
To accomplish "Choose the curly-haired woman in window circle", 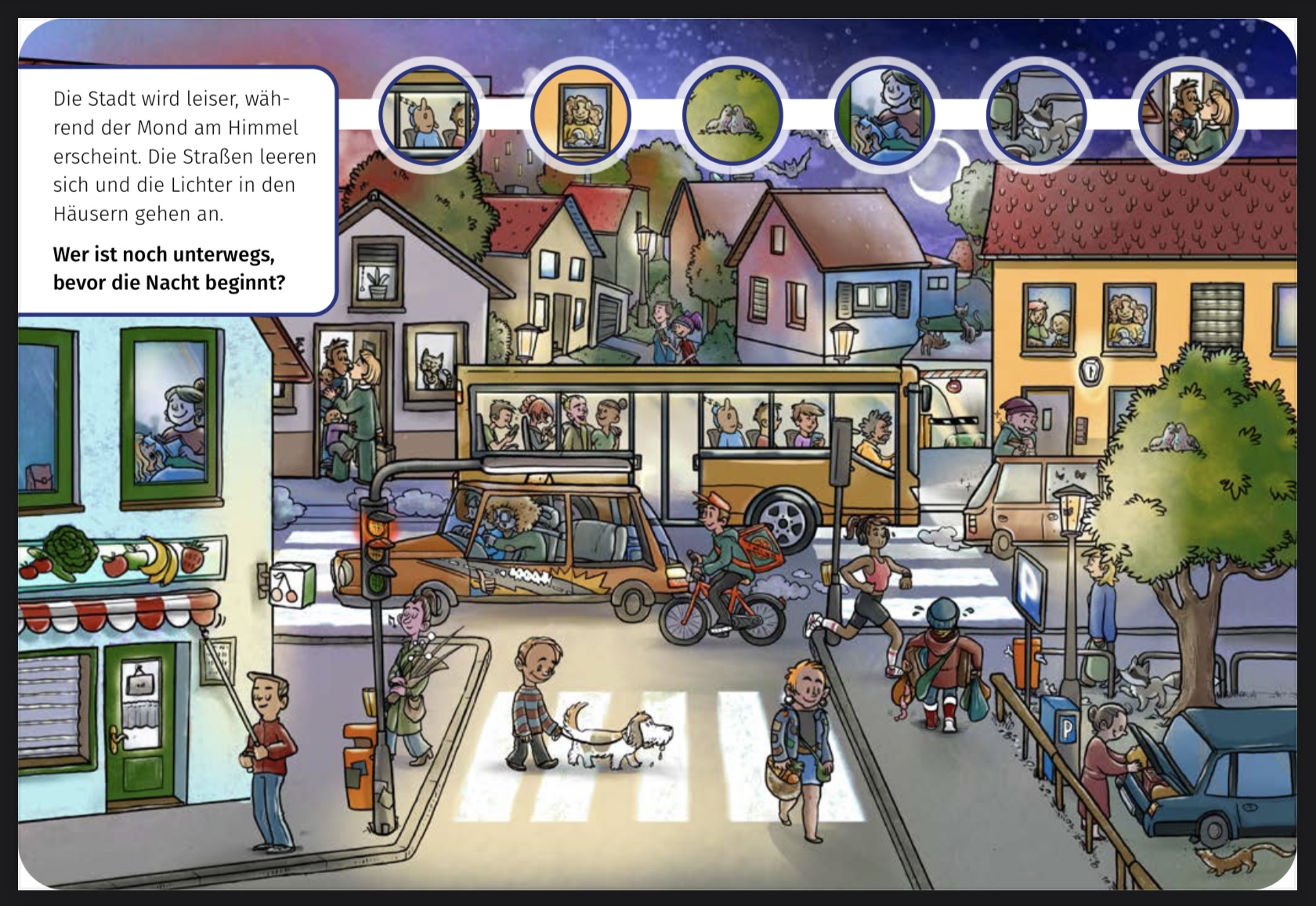I will [x=580, y=115].
